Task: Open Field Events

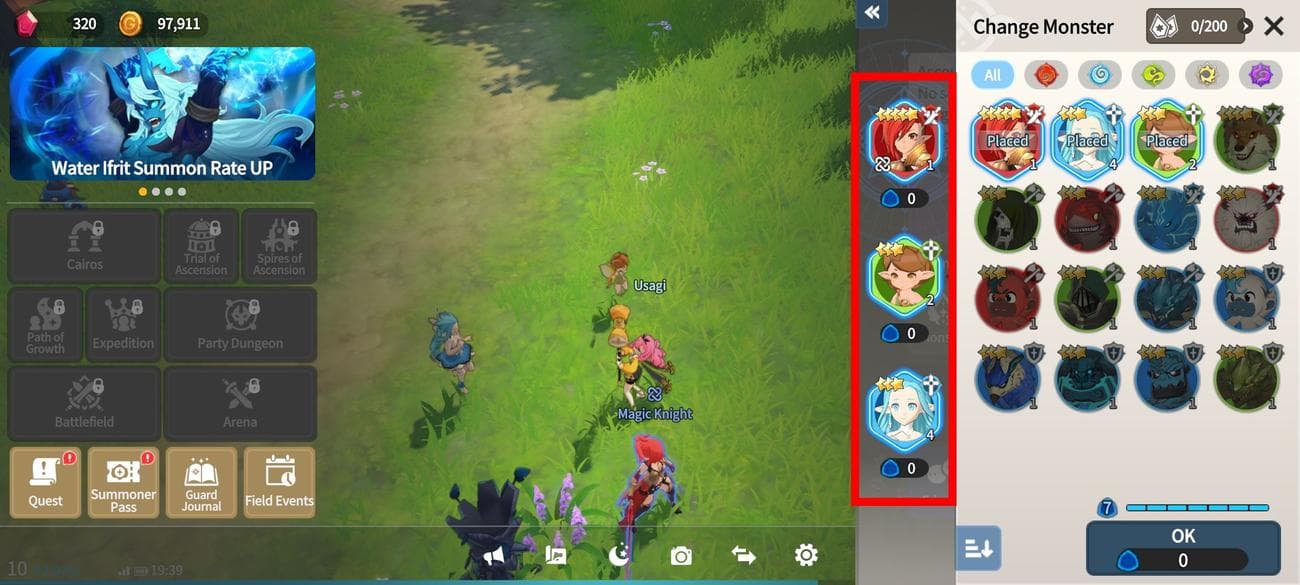Action: point(279,482)
